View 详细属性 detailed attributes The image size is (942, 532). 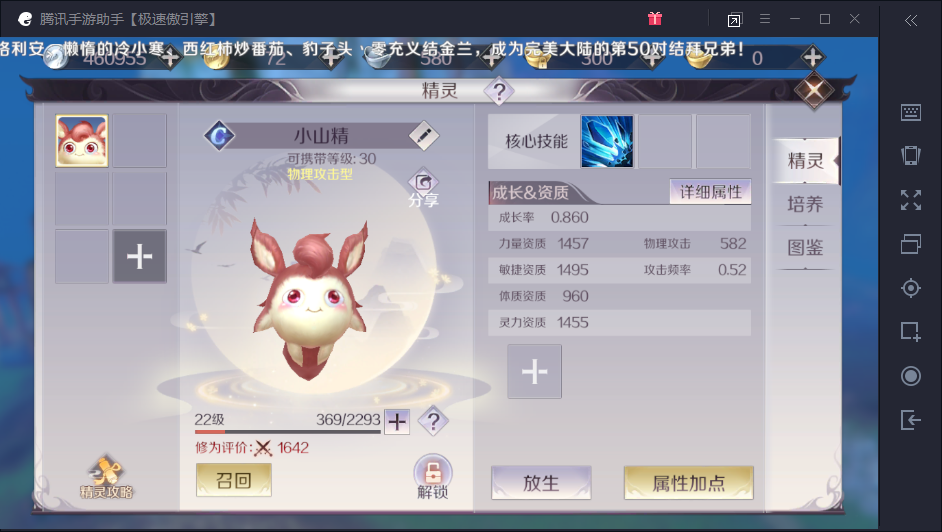(710, 192)
